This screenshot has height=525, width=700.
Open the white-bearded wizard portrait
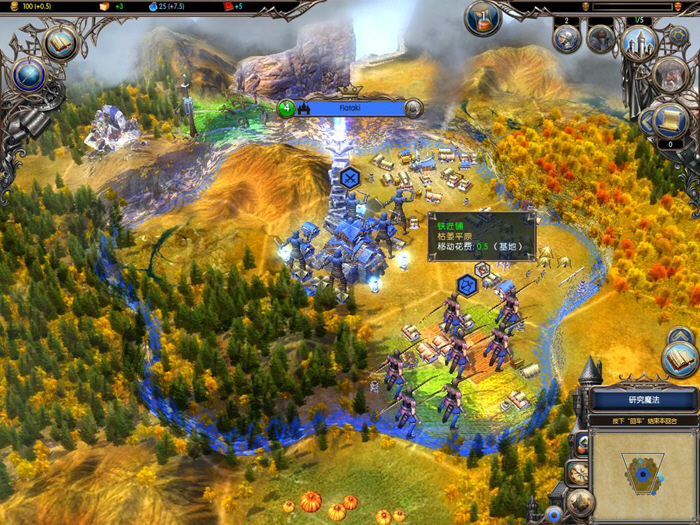tap(669, 73)
